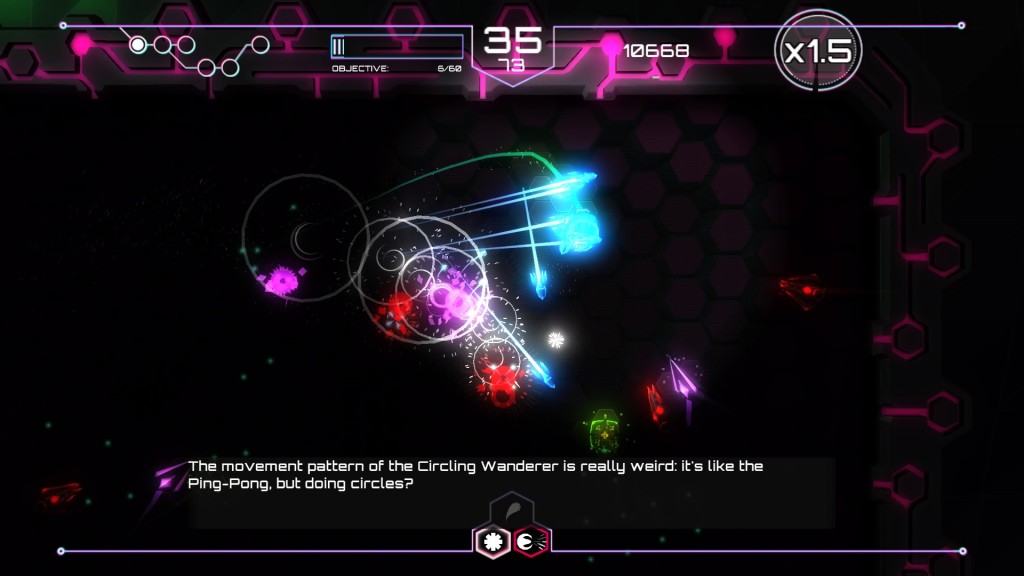Select the filled white level-path node
Screen dimensions: 1024x576
coord(138,44)
